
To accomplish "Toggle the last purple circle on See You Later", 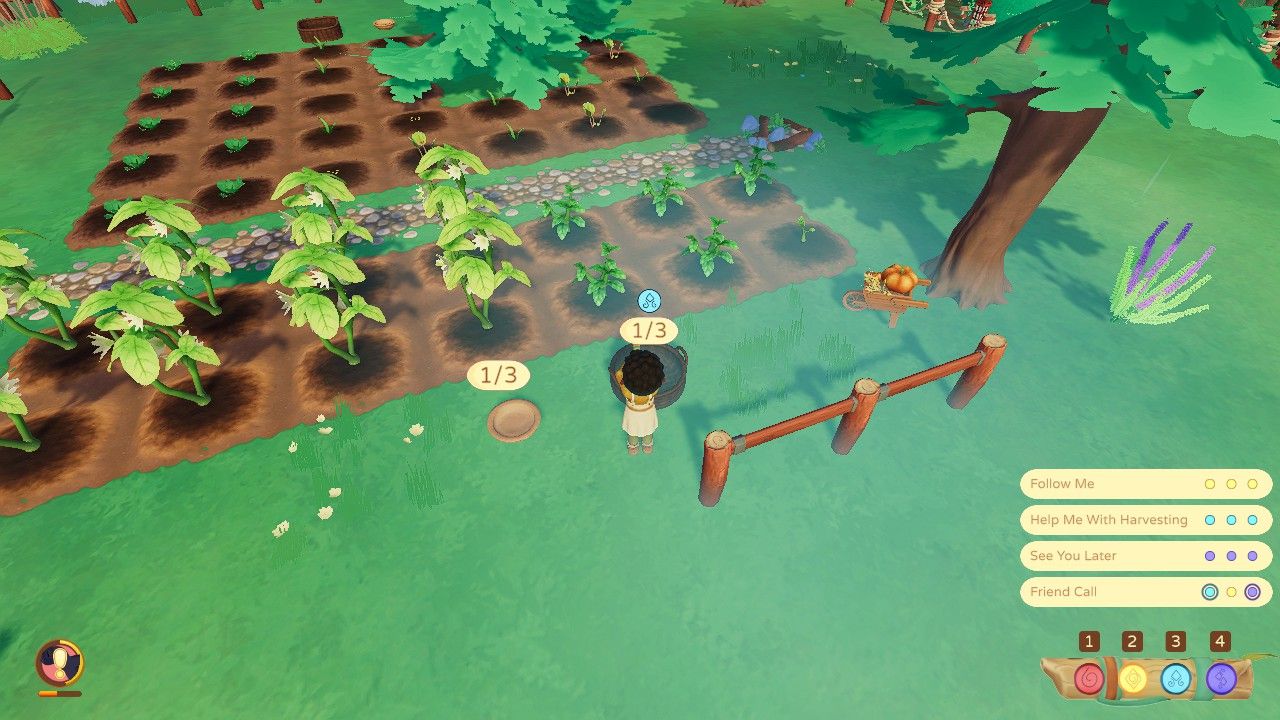I will [x=1251, y=555].
